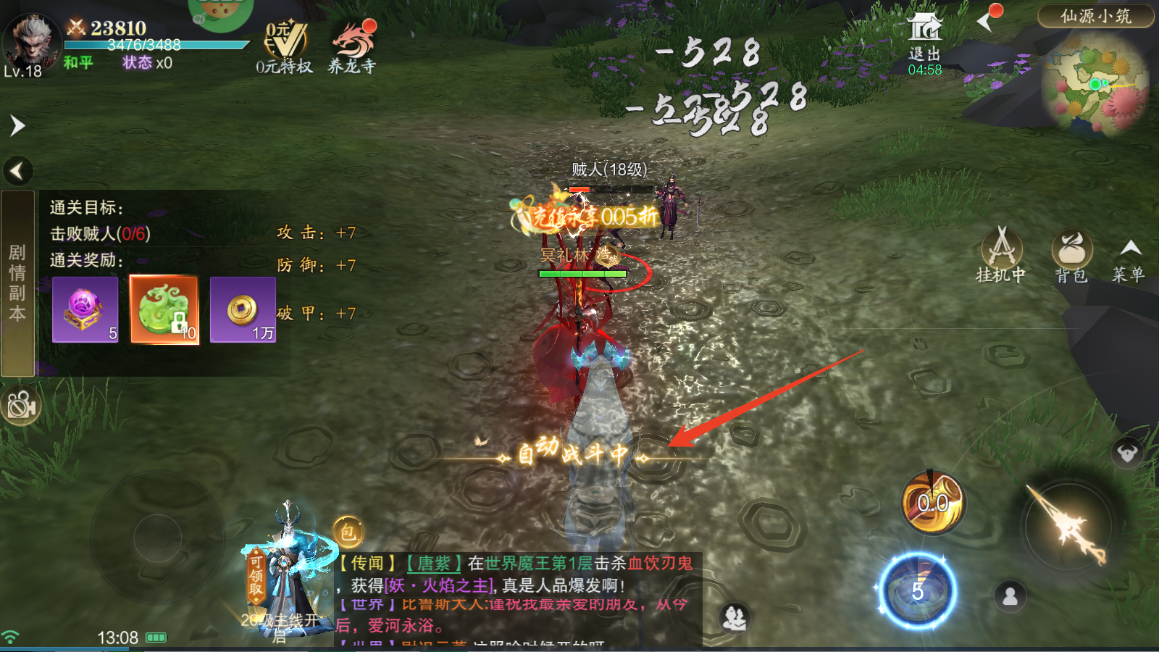
Task: Open the camera view icon
Action: click(x=19, y=404)
